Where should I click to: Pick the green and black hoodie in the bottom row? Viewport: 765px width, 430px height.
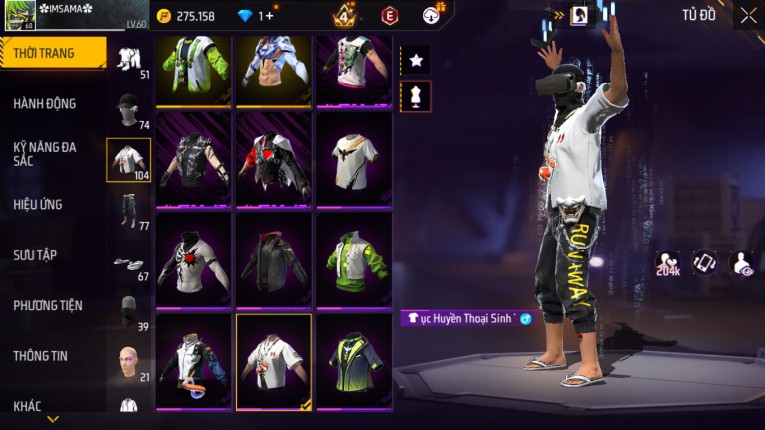354,360
